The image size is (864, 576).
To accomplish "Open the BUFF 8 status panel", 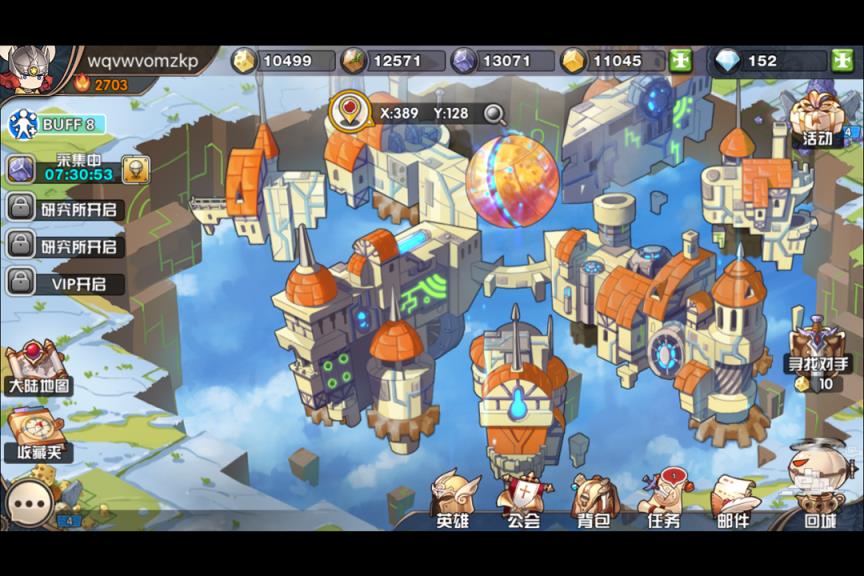I will coord(56,125).
